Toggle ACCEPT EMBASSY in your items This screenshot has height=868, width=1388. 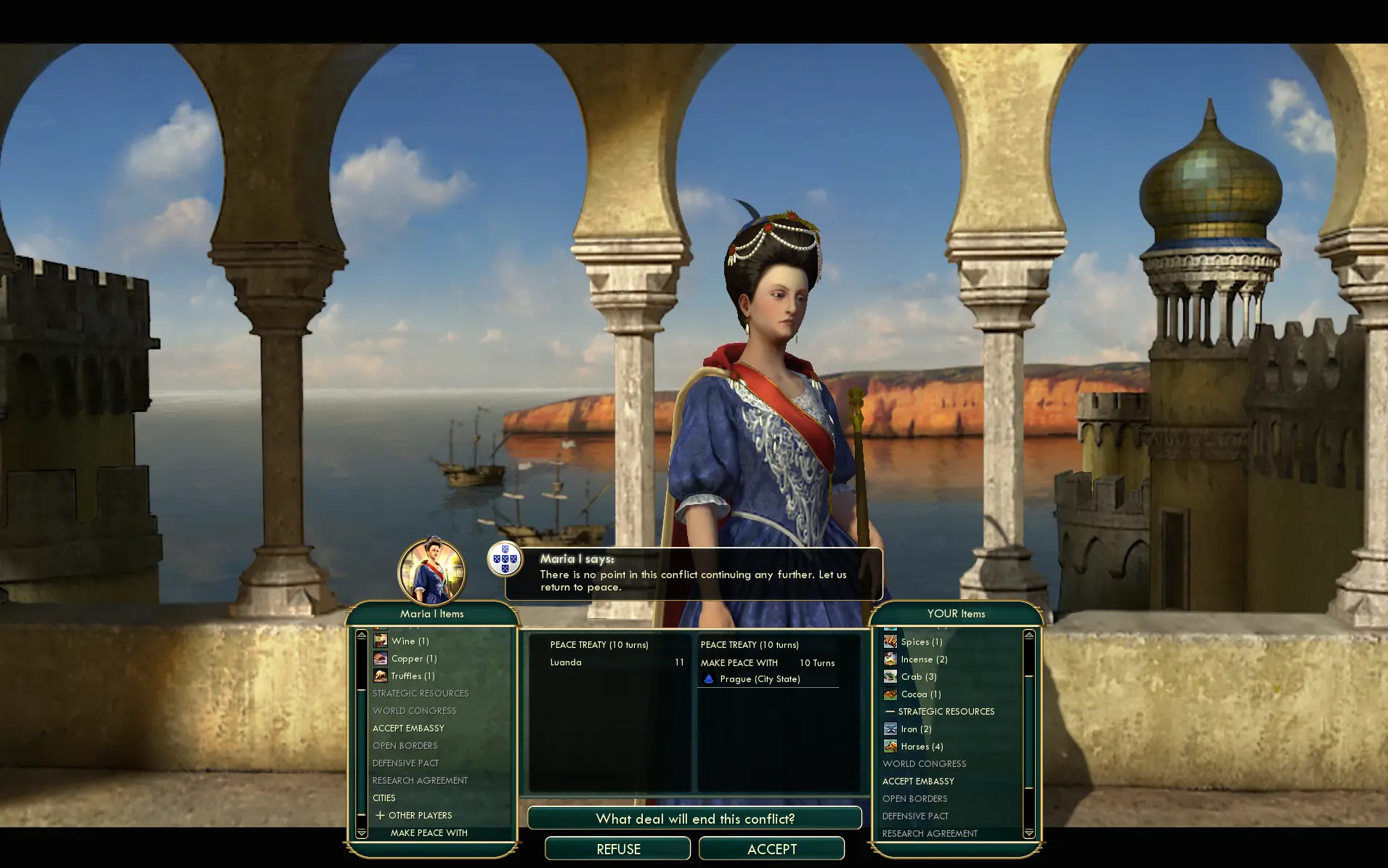tap(917, 781)
